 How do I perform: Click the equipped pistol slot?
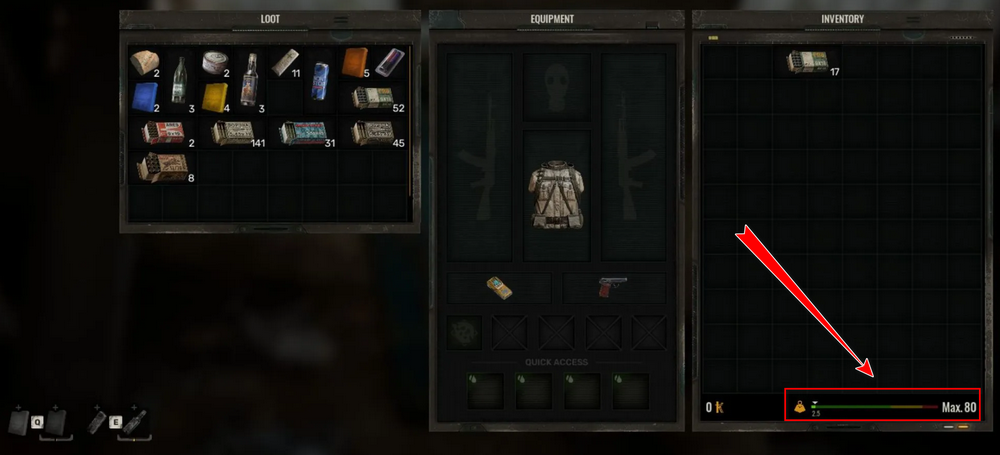pyautogui.click(x=613, y=288)
